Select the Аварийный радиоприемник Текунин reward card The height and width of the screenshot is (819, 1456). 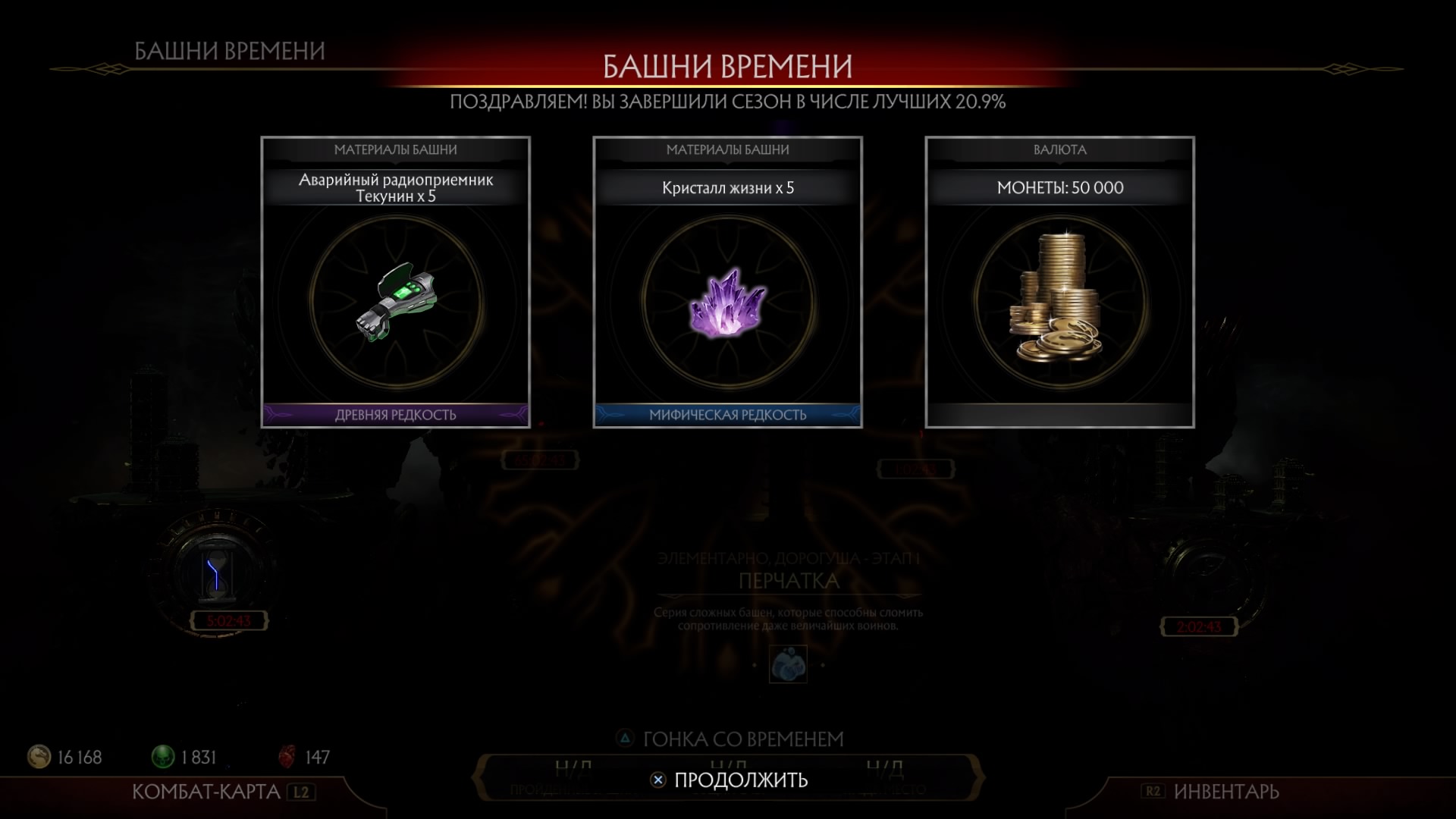[395, 282]
